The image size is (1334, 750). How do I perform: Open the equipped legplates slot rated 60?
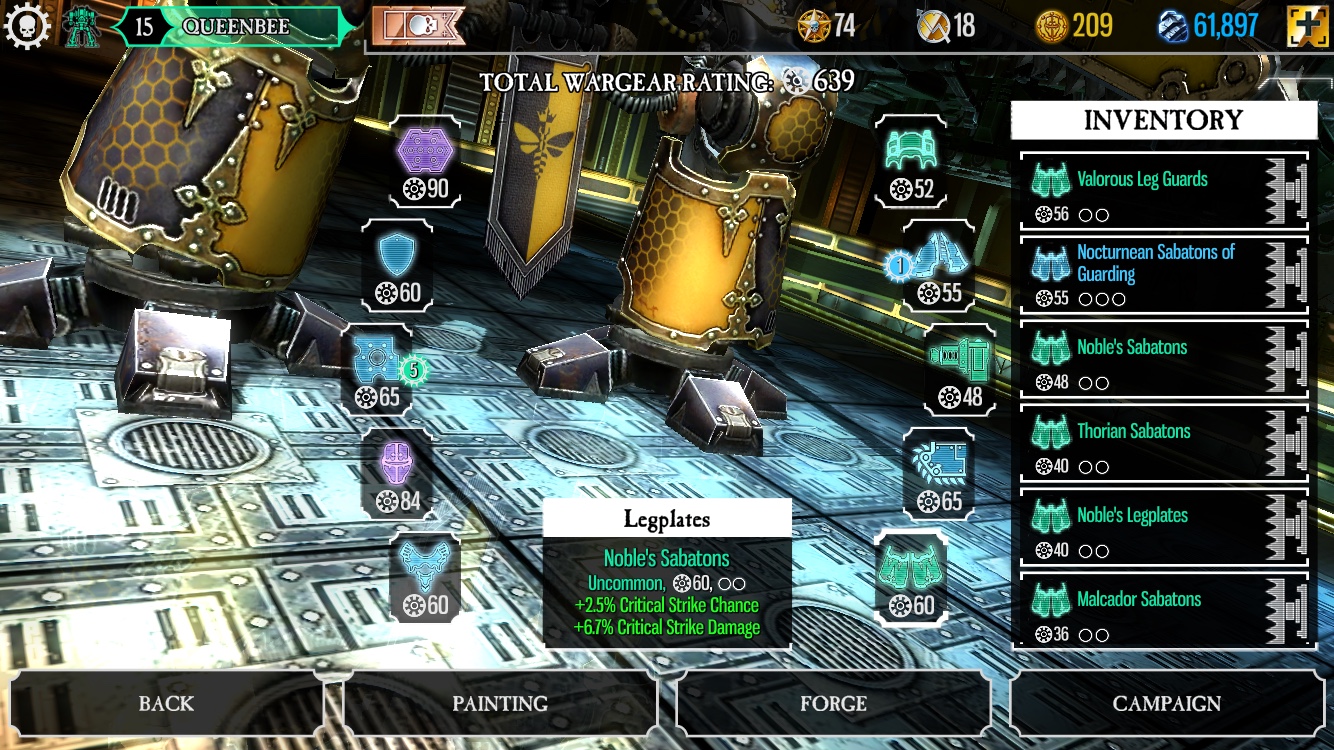click(x=911, y=578)
